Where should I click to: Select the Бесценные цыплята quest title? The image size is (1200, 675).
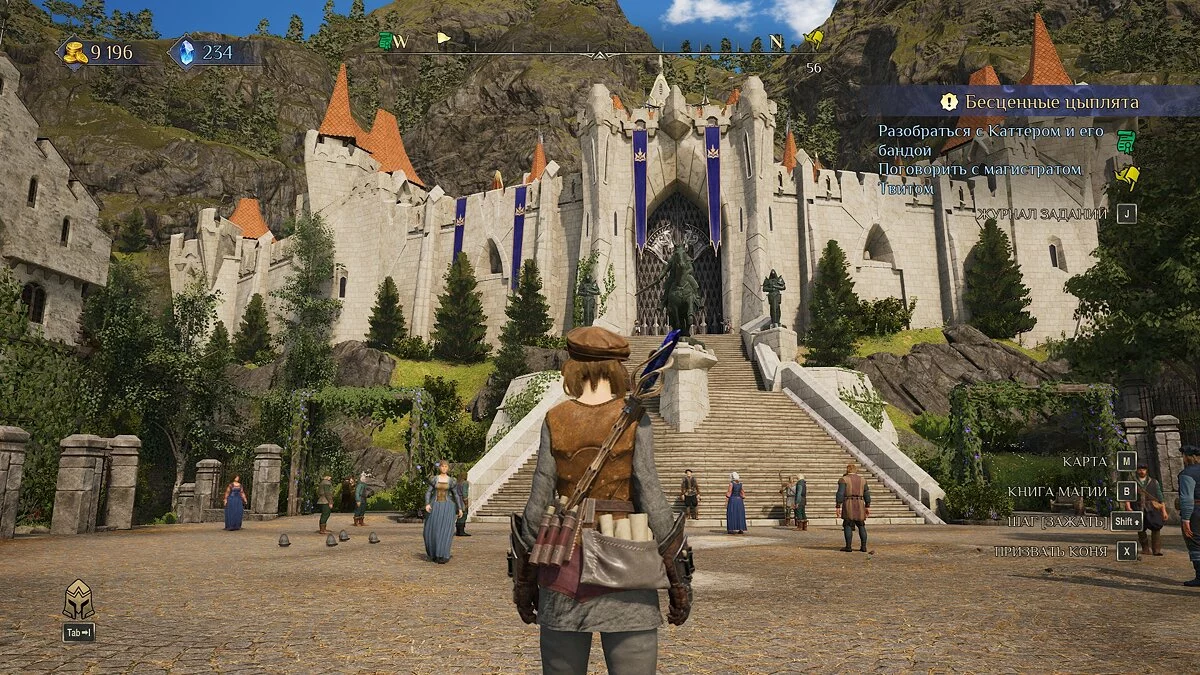[1051, 102]
